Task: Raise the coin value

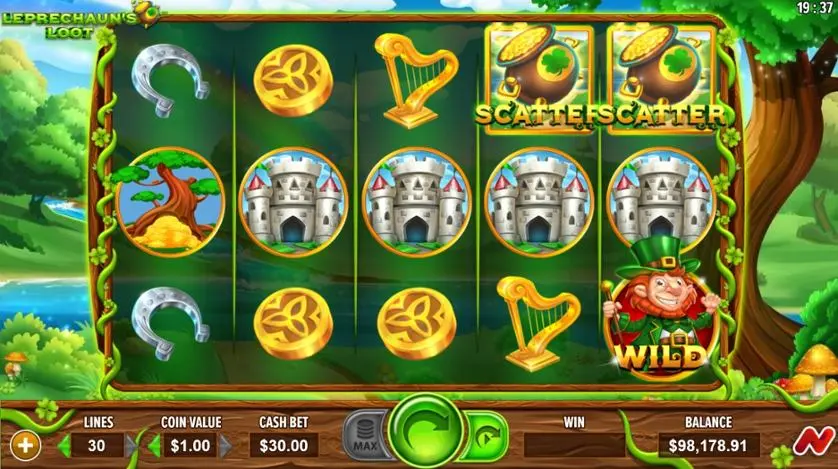Action: [x=226, y=445]
